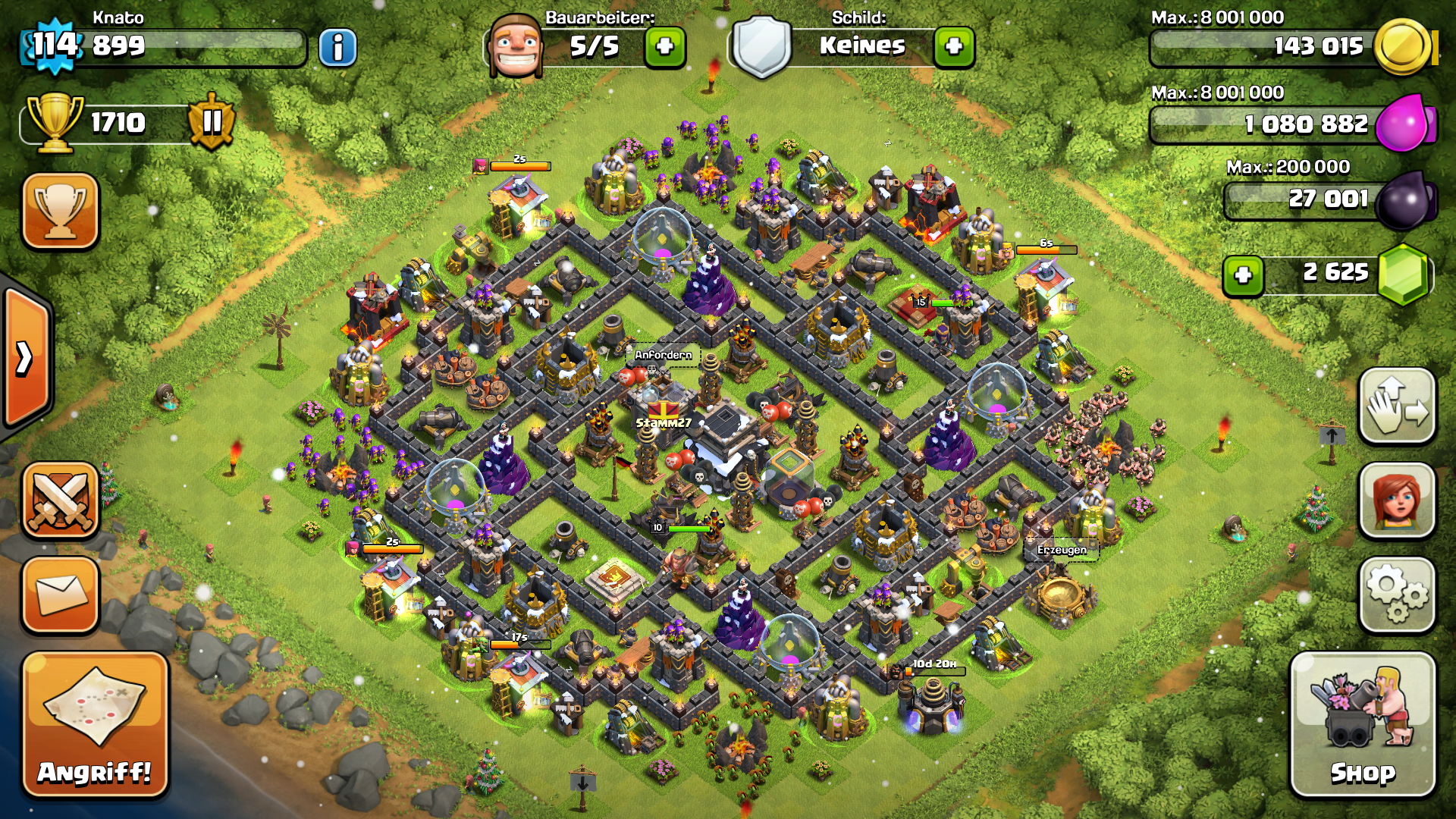This screenshot has height=819, width=1456.
Task: Open the settings gears menu
Action: click(1397, 595)
